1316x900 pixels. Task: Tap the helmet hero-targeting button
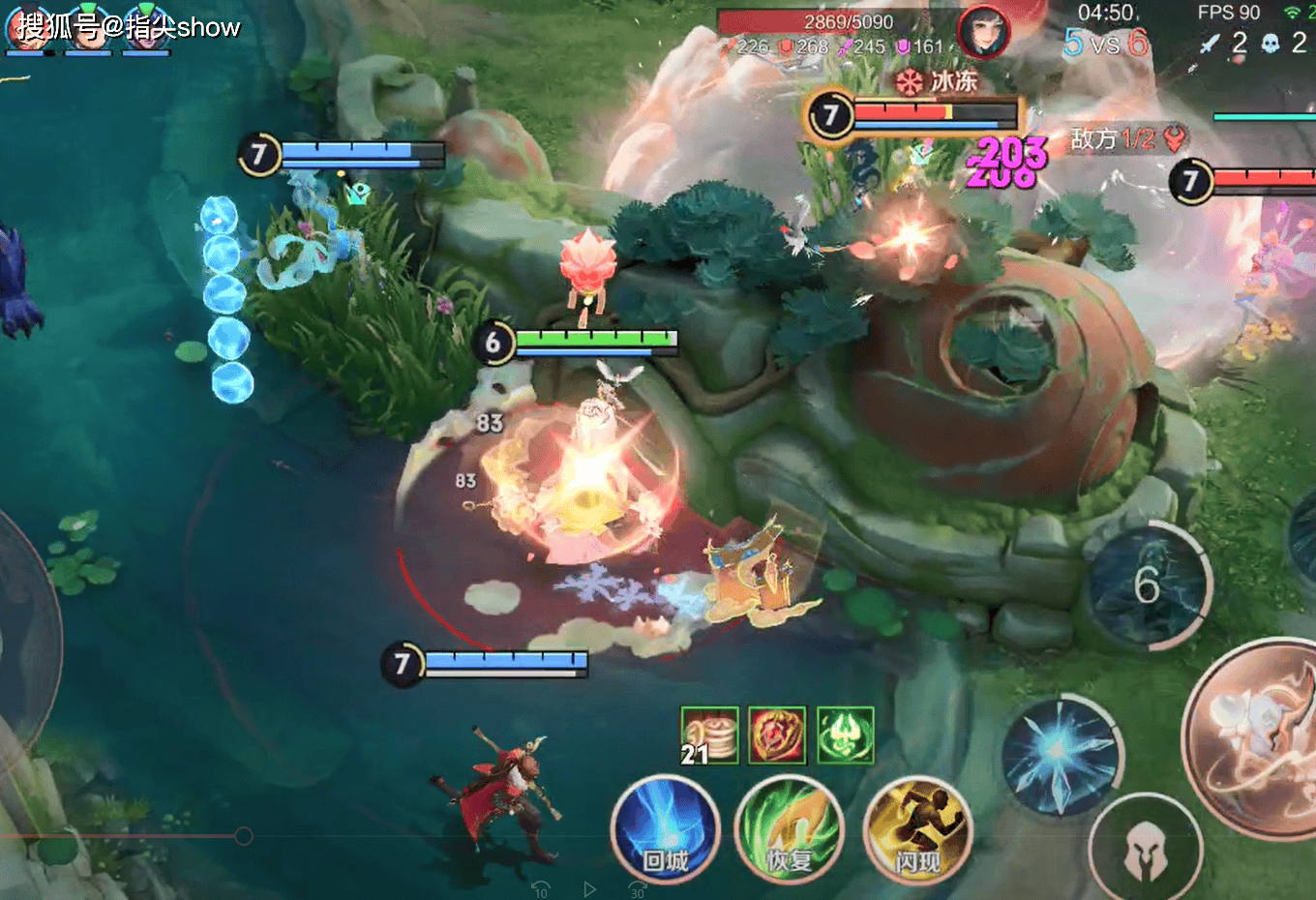coord(1146,850)
